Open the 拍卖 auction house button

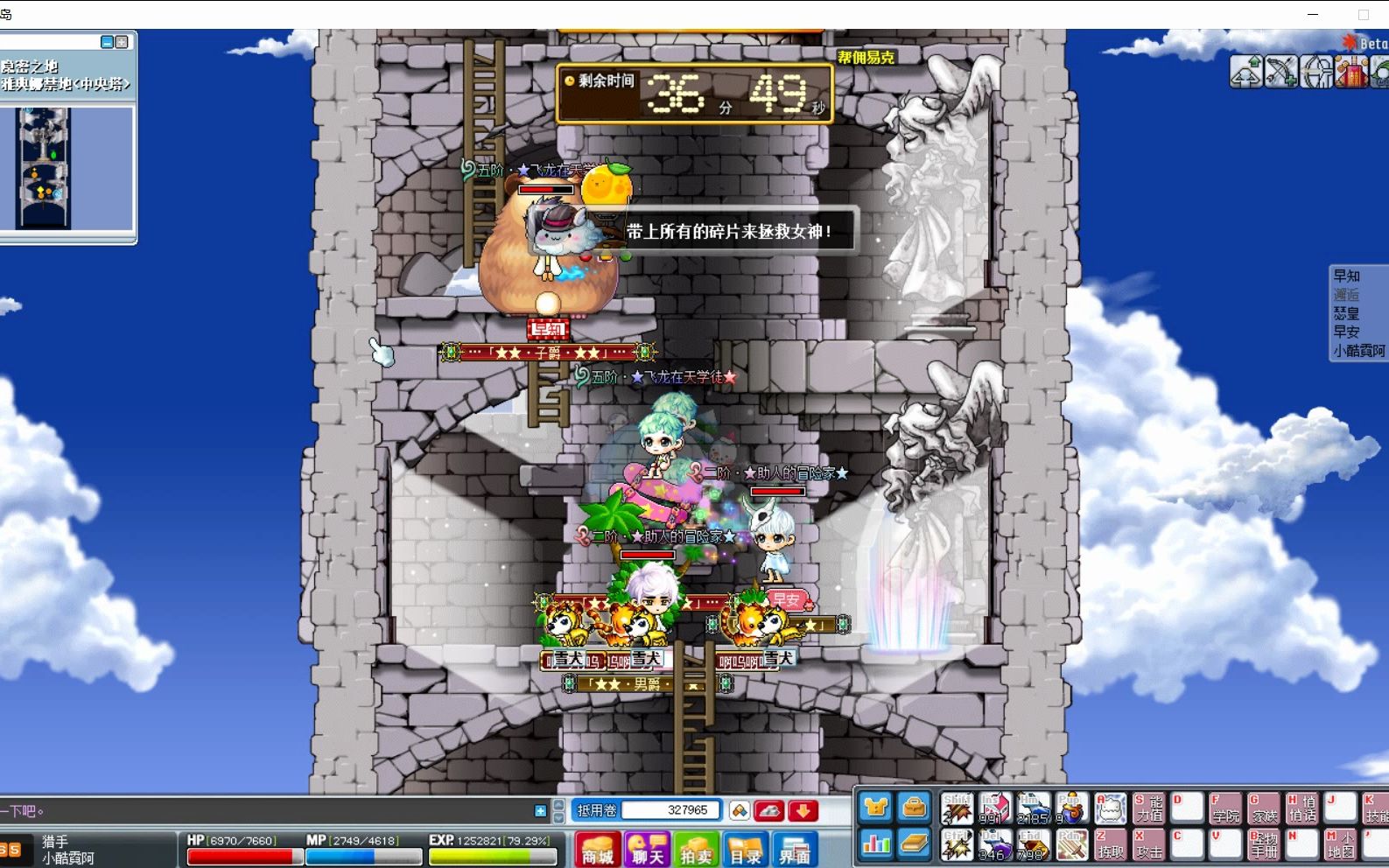pos(697,850)
